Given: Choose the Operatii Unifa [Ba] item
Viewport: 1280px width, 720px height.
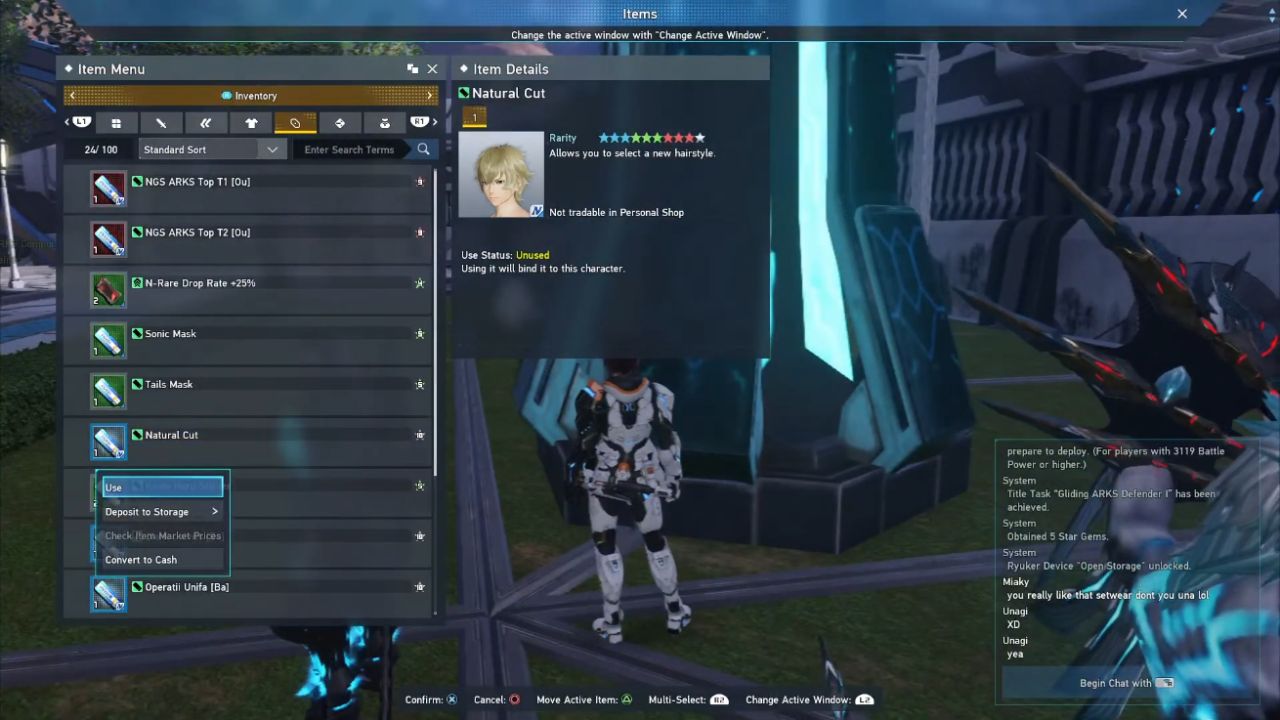Looking at the screenshot, I should tap(248, 593).
